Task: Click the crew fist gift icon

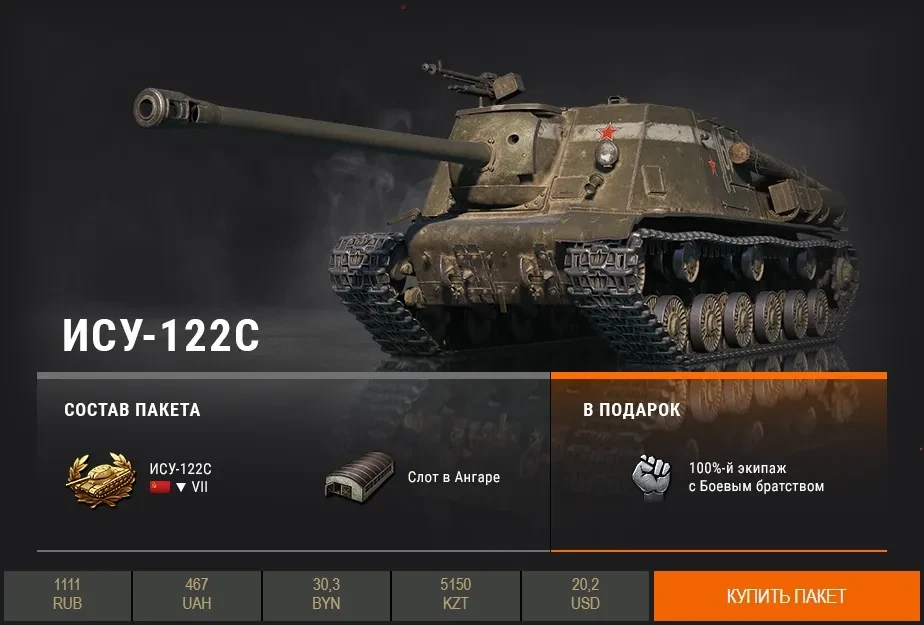Action: [651, 477]
